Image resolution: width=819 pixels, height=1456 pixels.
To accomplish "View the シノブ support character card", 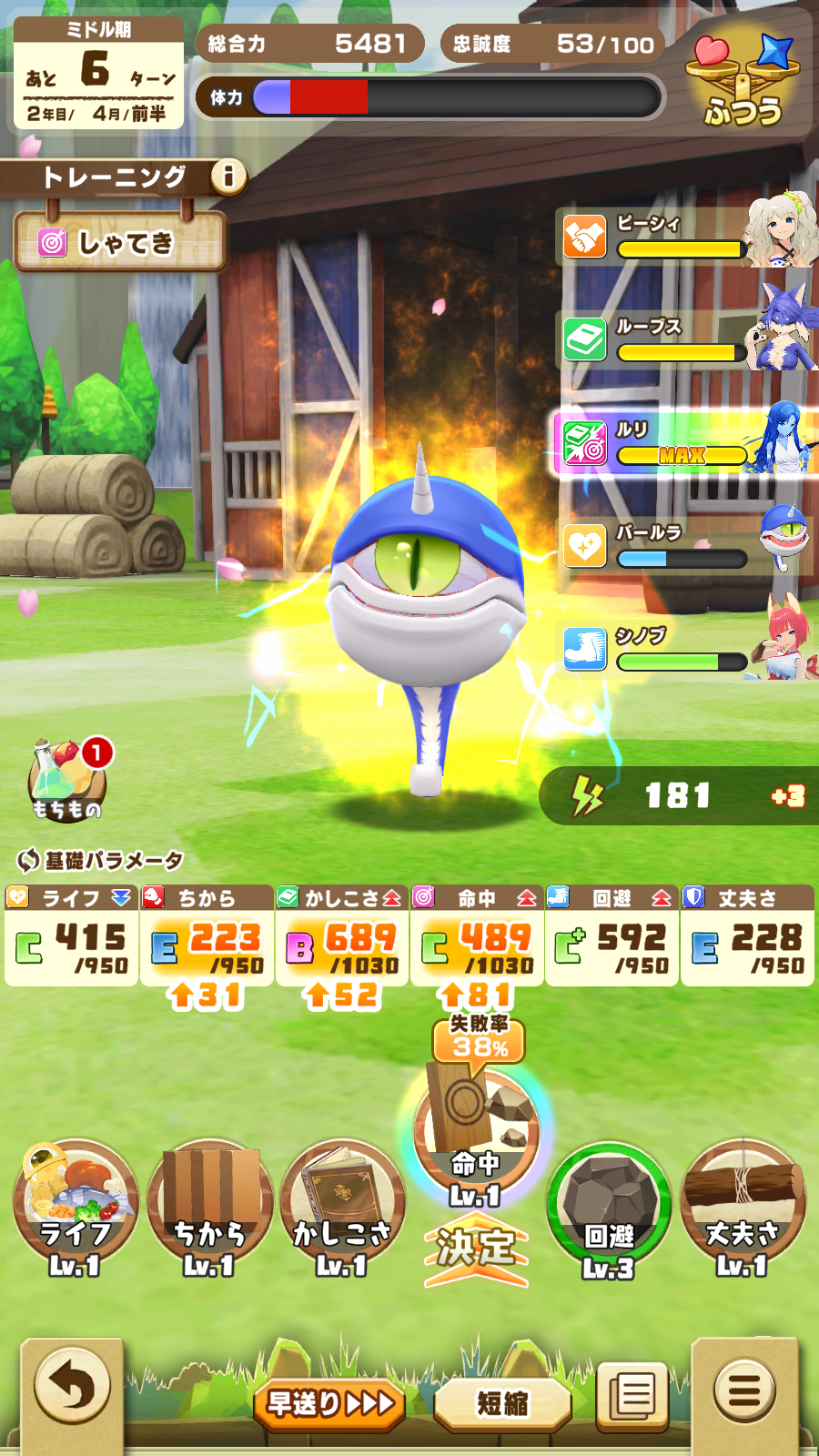I will (682, 649).
